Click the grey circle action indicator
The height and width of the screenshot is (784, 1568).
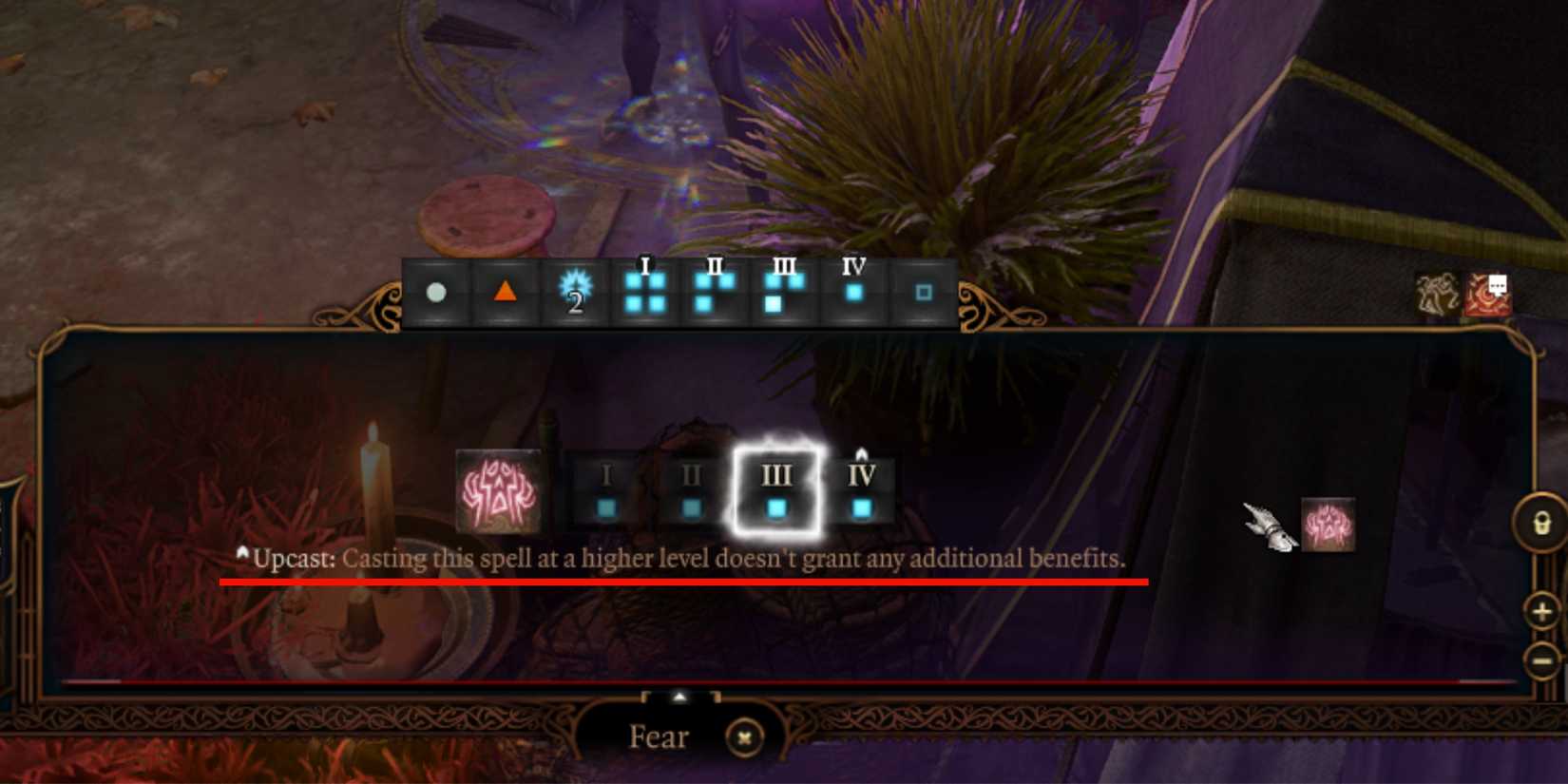(x=436, y=294)
